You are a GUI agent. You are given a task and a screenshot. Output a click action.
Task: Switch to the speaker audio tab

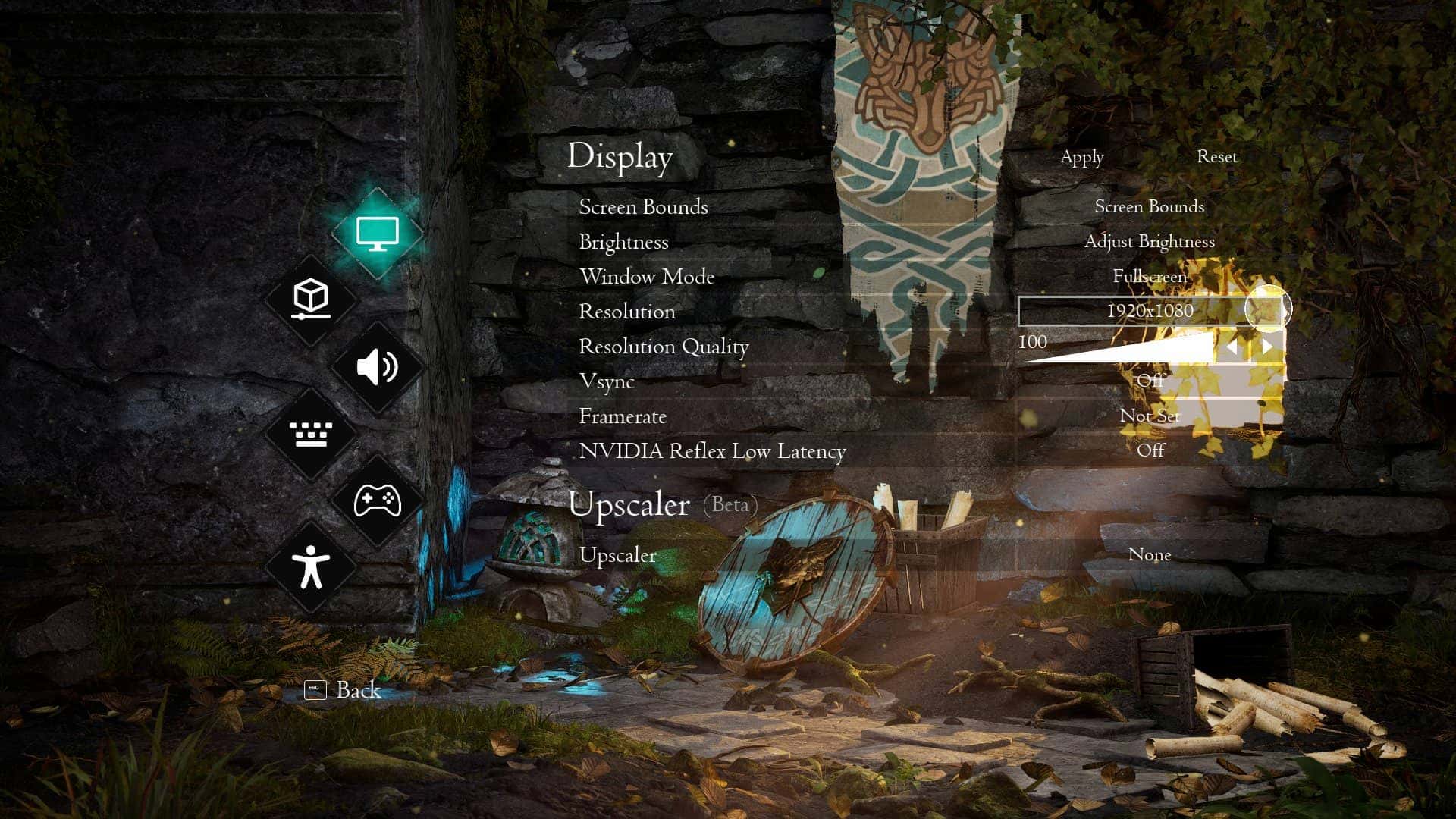point(377,367)
